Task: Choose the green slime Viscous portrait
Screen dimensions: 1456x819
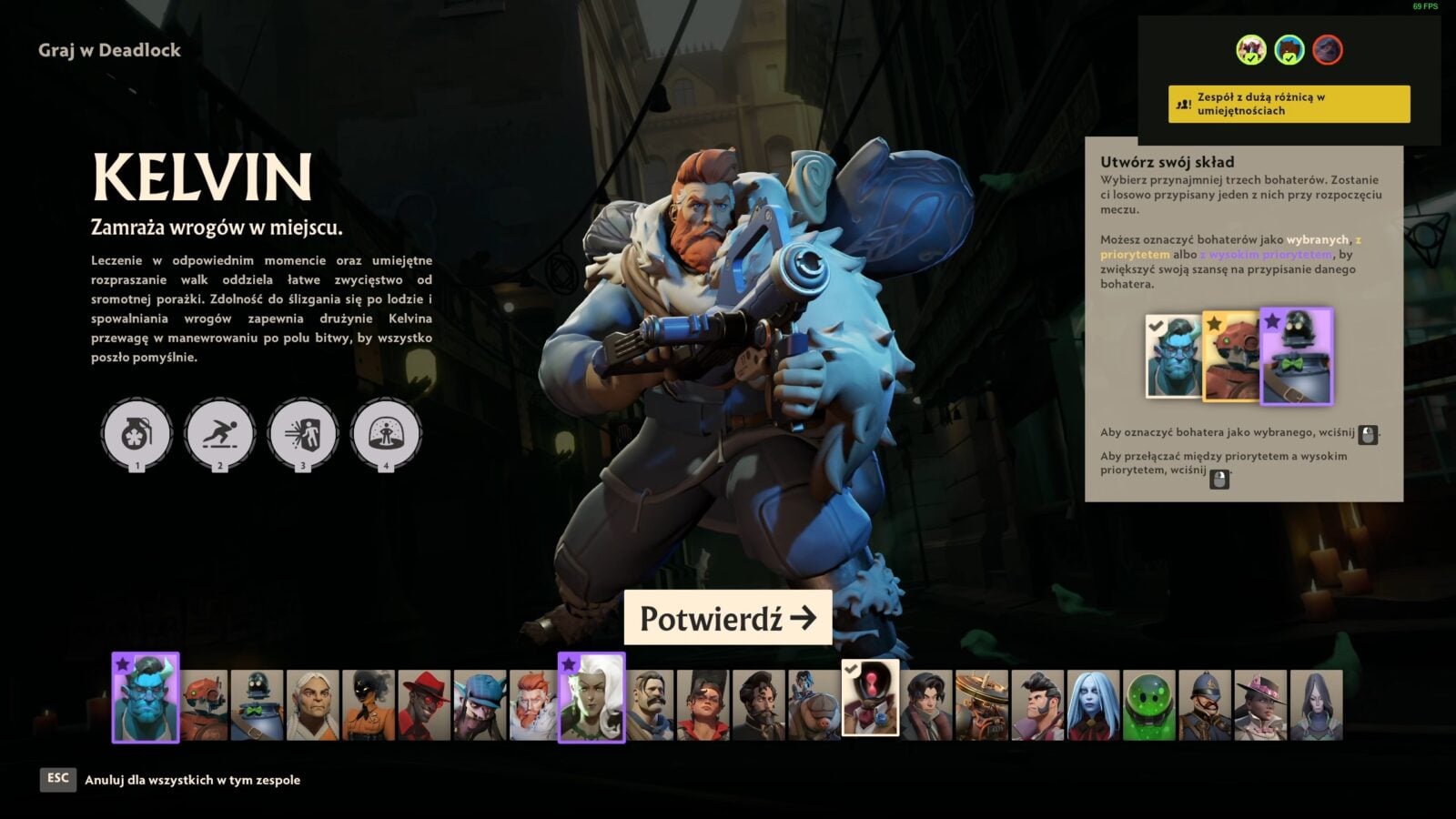Action: coord(1149,705)
